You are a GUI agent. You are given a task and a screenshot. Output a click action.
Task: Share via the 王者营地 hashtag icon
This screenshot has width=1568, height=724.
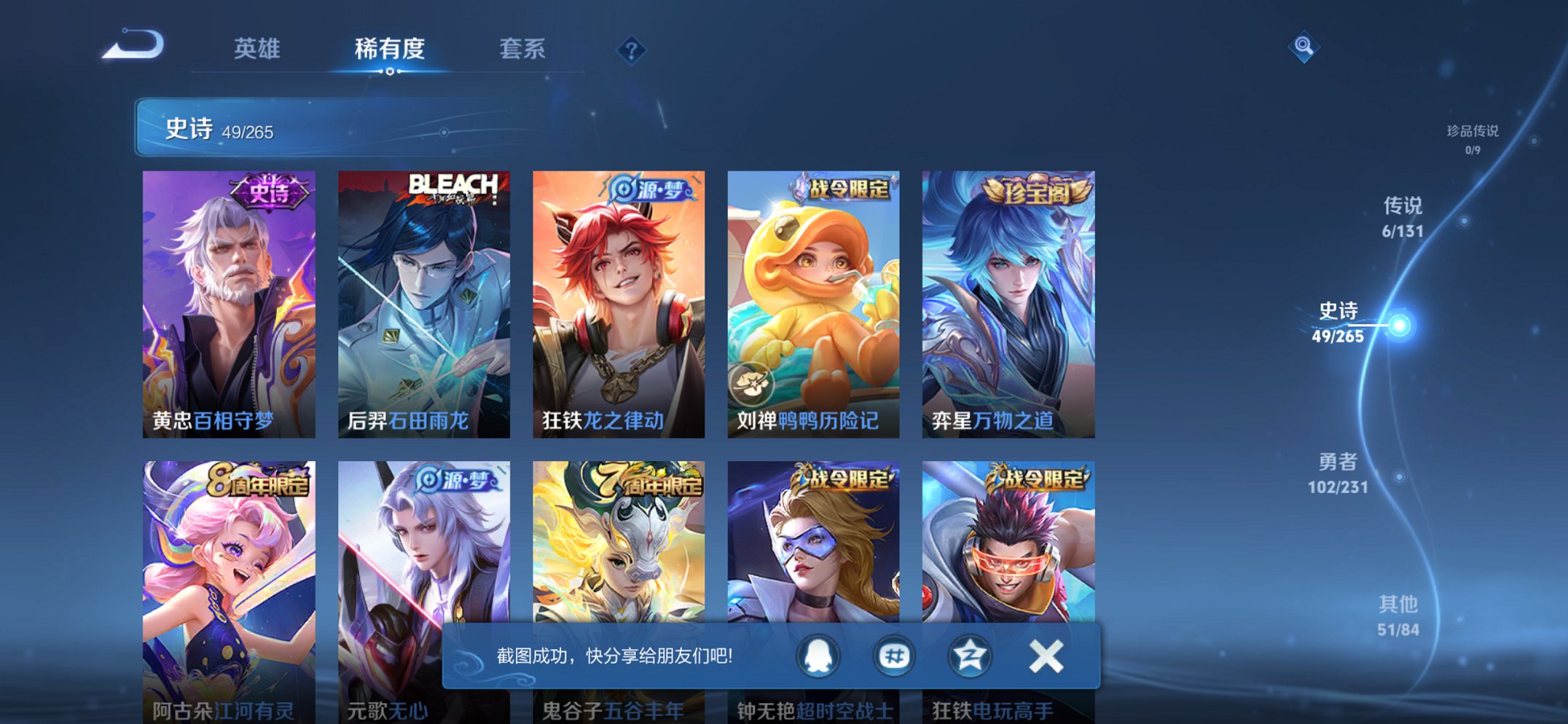[893, 655]
